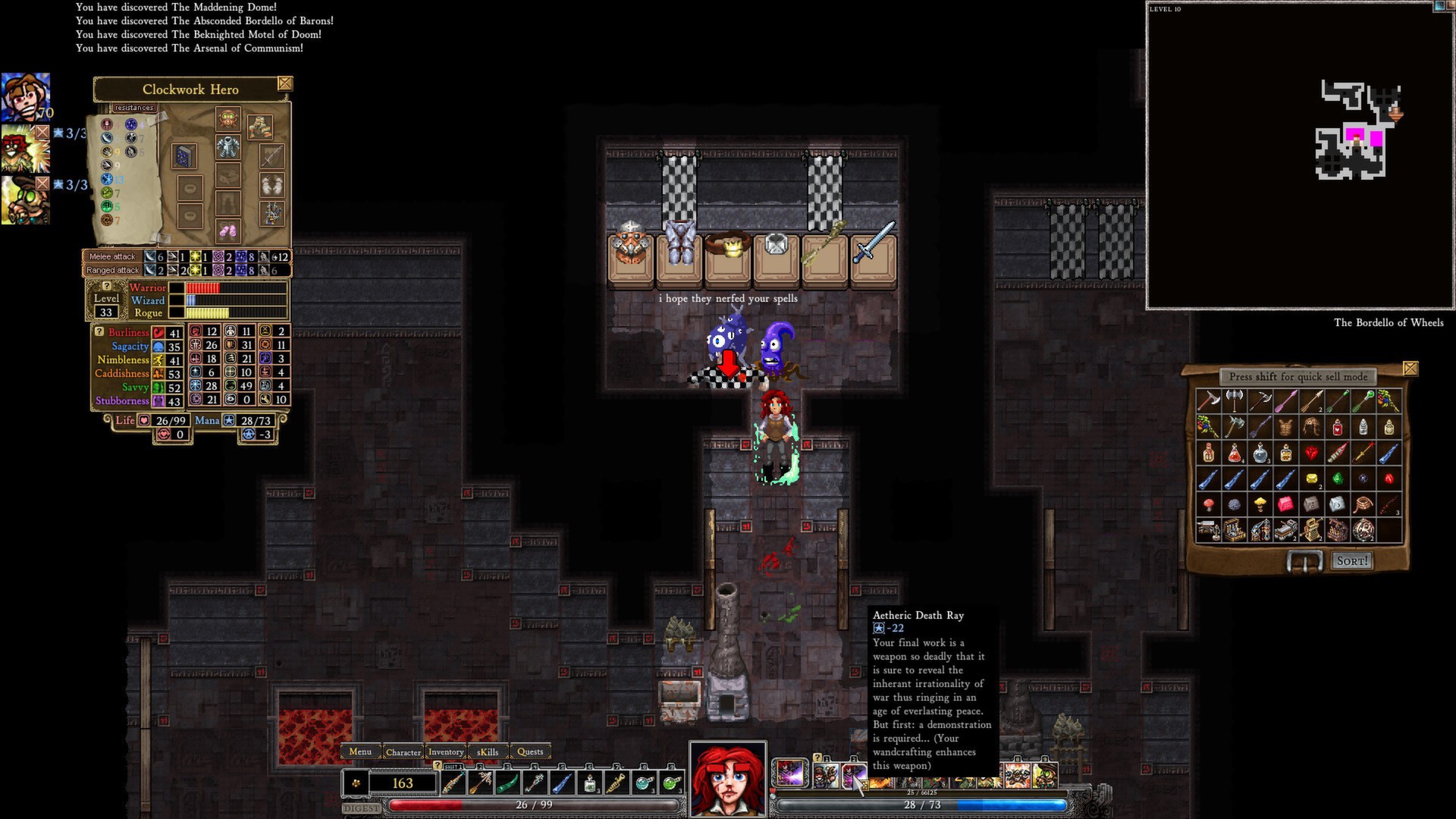1456x819 pixels.
Task: Open the Menu panel
Action: tap(360, 752)
